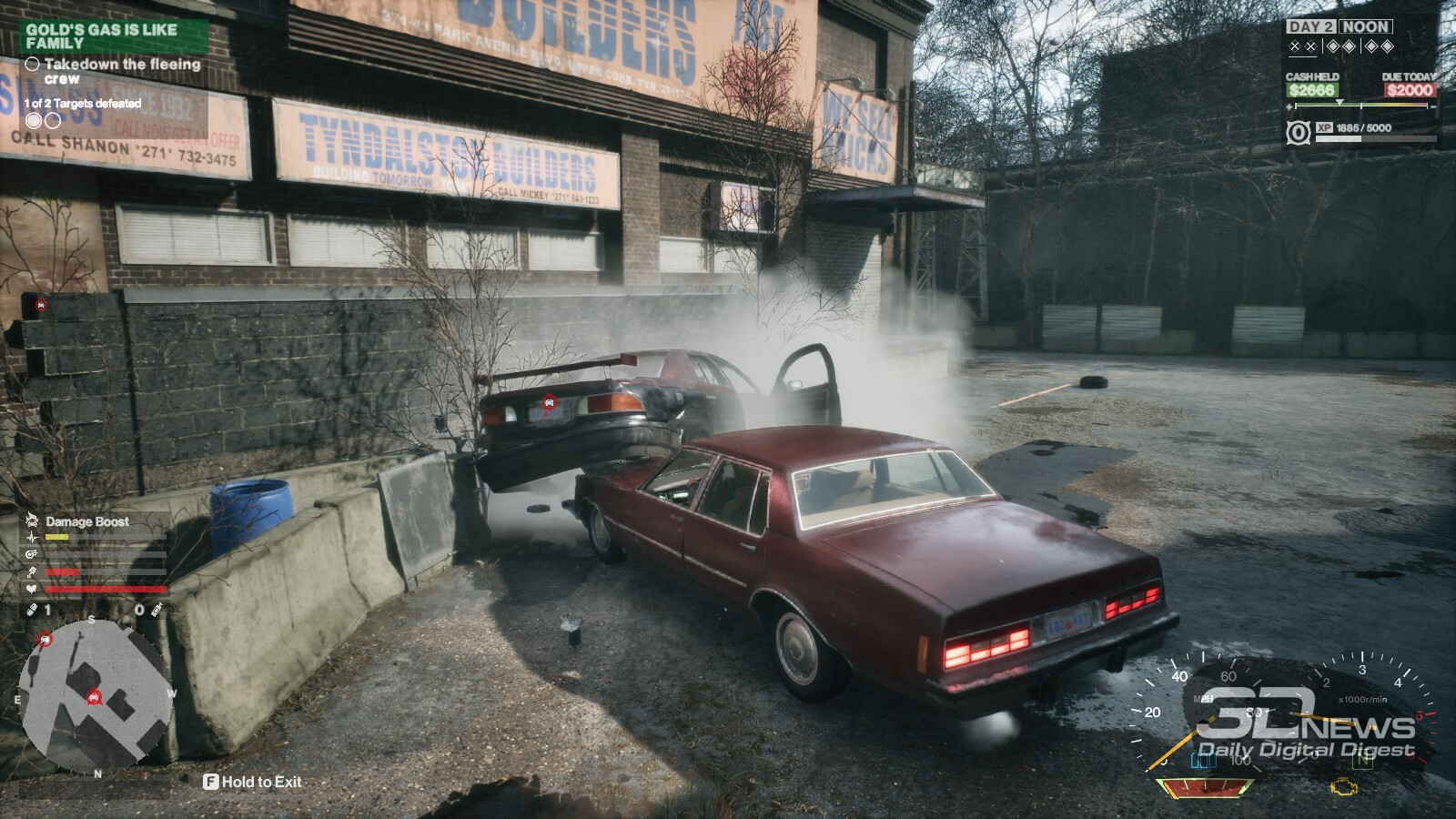Select the spray bottle item icon
The height and width of the screenshot is (819, 1456).
pyautogui.click(x=157, y=610)
